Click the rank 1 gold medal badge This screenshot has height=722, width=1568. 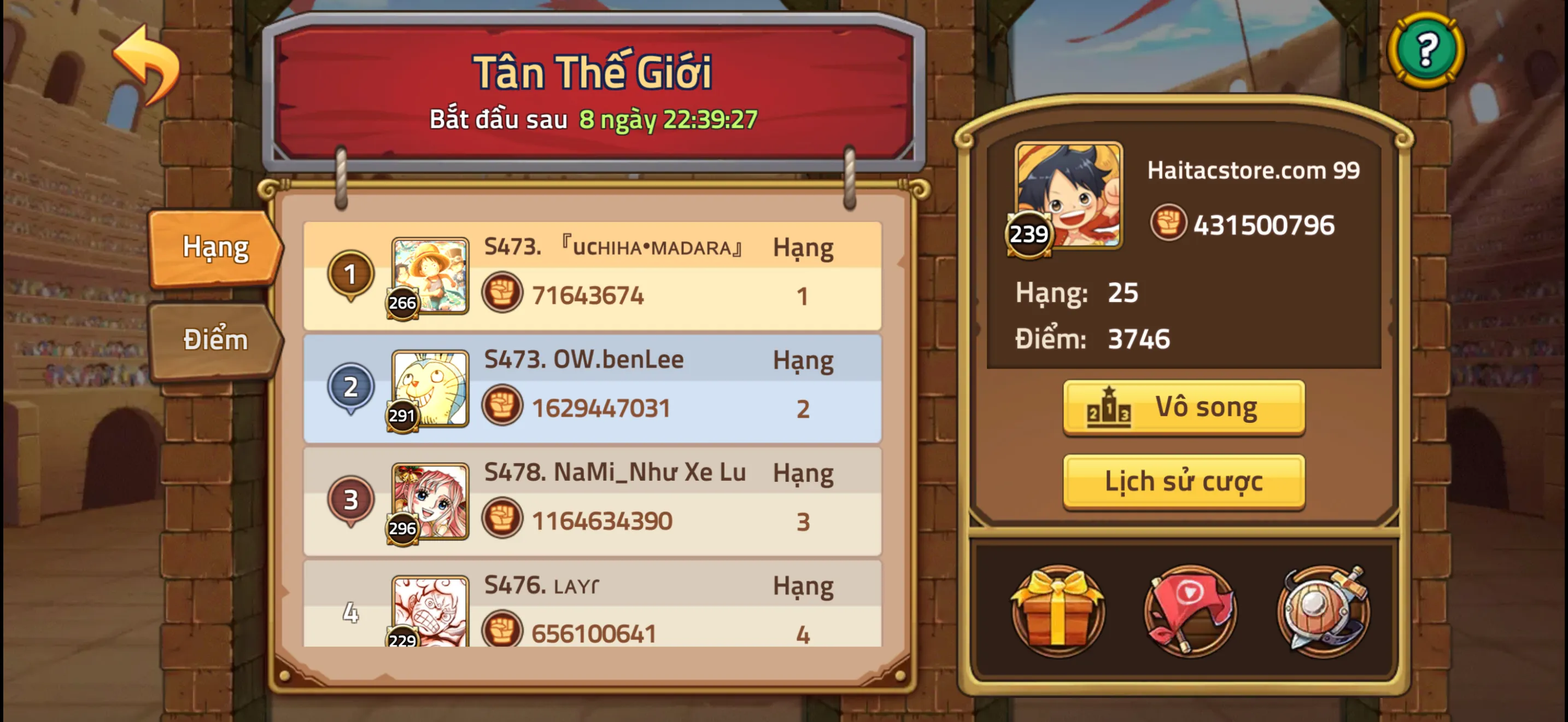(x=351, y=275)
